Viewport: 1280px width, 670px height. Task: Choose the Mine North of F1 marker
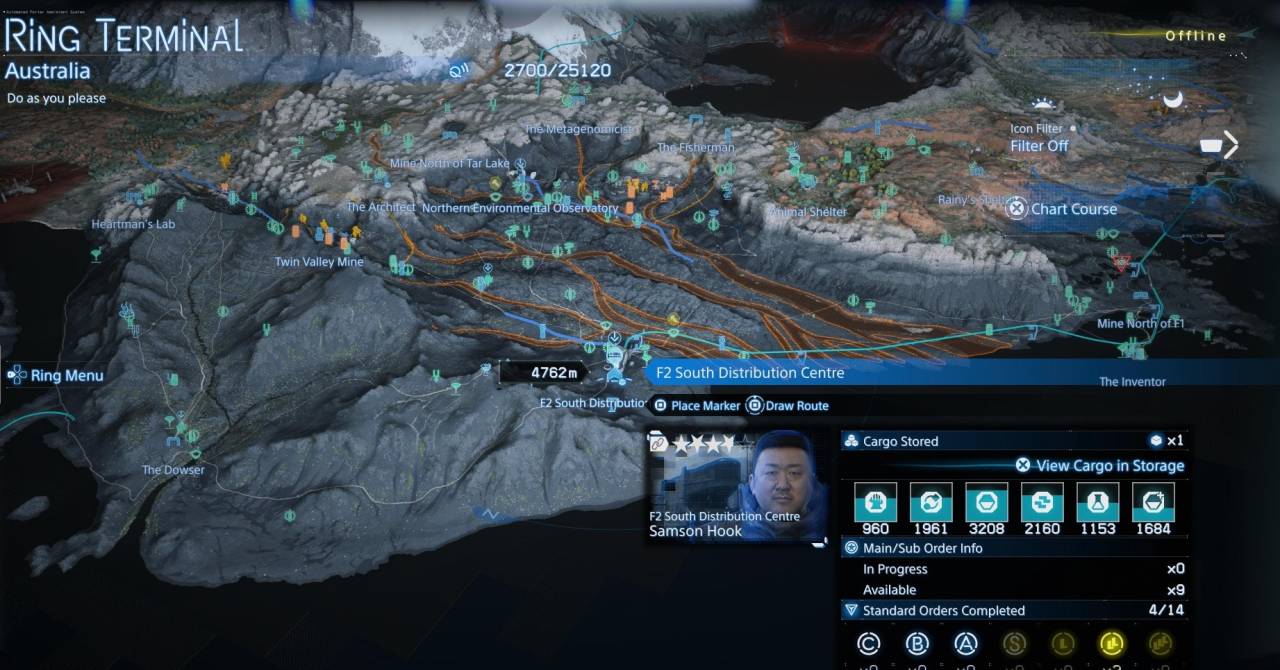1140,323
